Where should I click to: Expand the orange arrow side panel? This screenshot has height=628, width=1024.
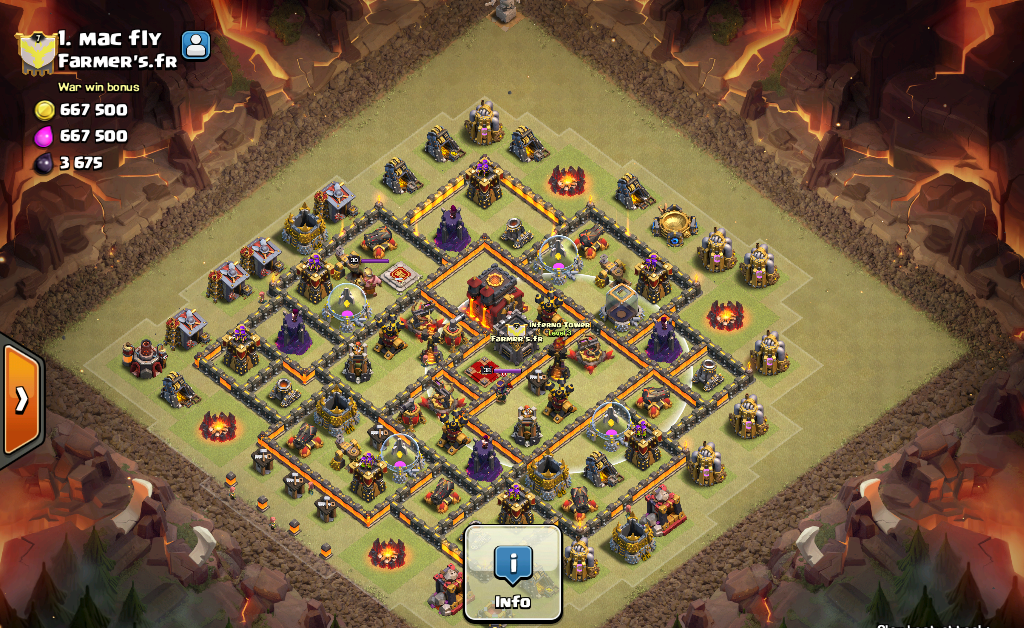[x=21, y=399]
